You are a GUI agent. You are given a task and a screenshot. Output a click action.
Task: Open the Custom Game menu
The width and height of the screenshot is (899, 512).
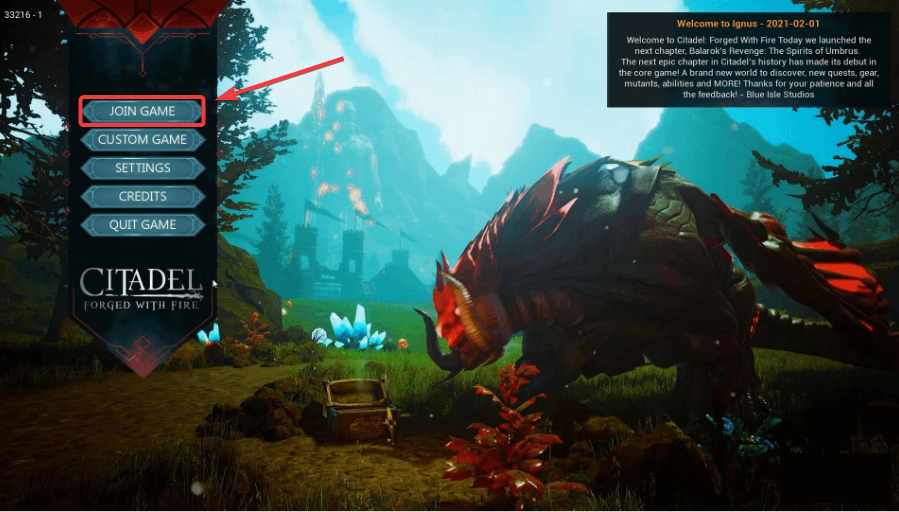142,140
